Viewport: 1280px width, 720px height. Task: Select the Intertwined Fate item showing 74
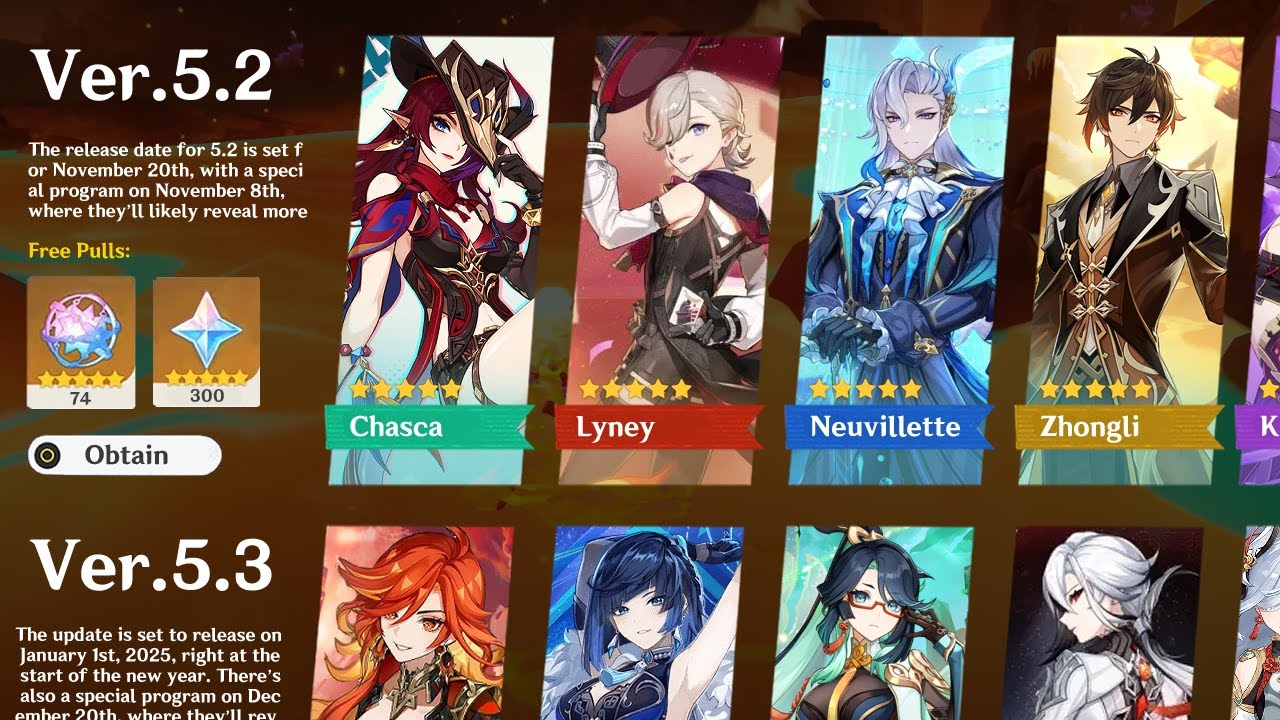(81, 342)
